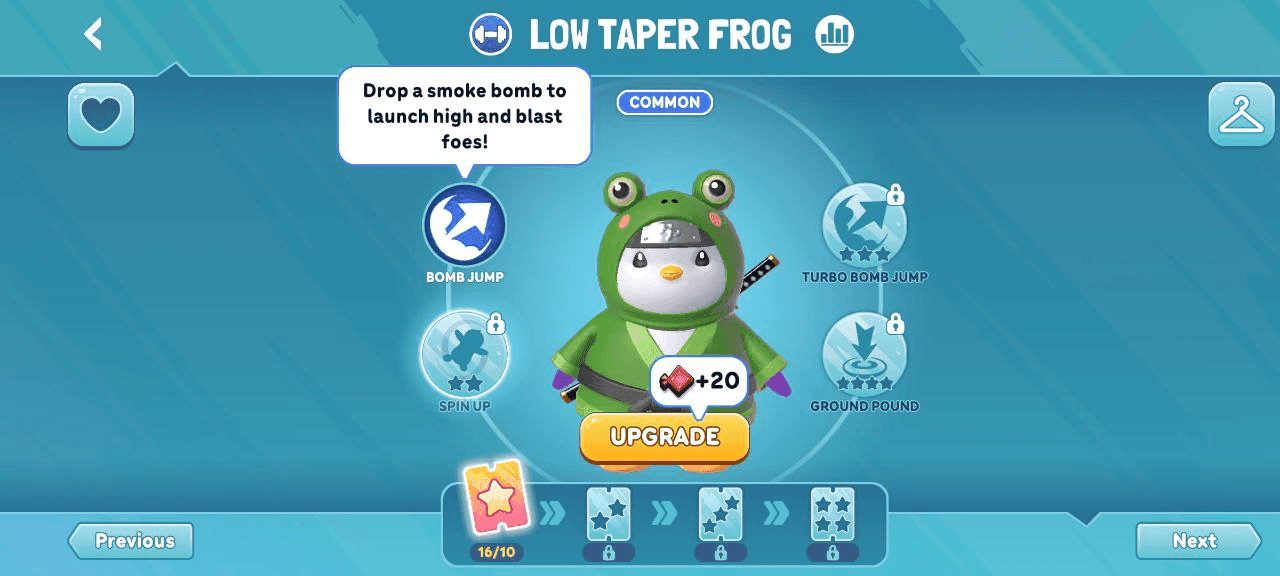Go back with the top-left arrow

coord(94,34)
